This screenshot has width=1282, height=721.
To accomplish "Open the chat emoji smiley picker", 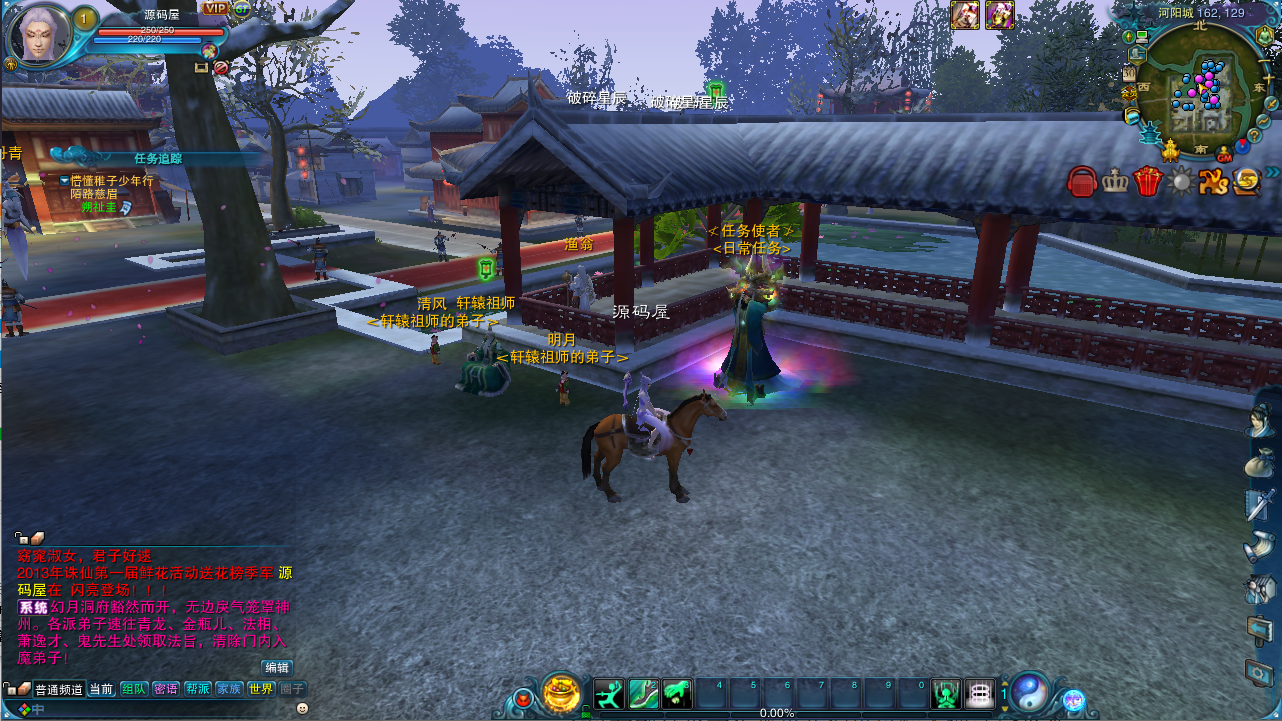I will tap(303, 707).
